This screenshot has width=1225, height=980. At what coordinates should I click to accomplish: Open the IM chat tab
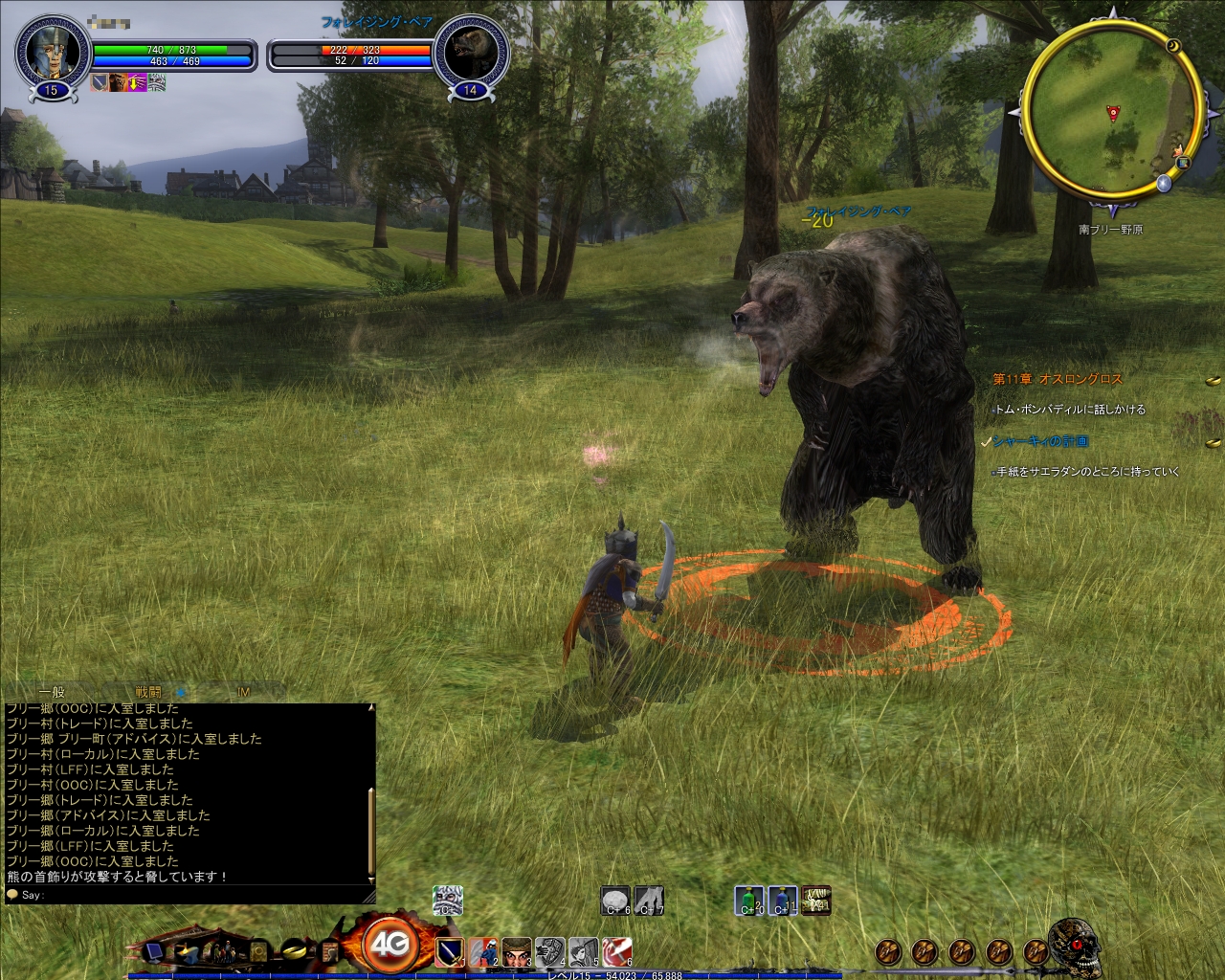[243, 692]
